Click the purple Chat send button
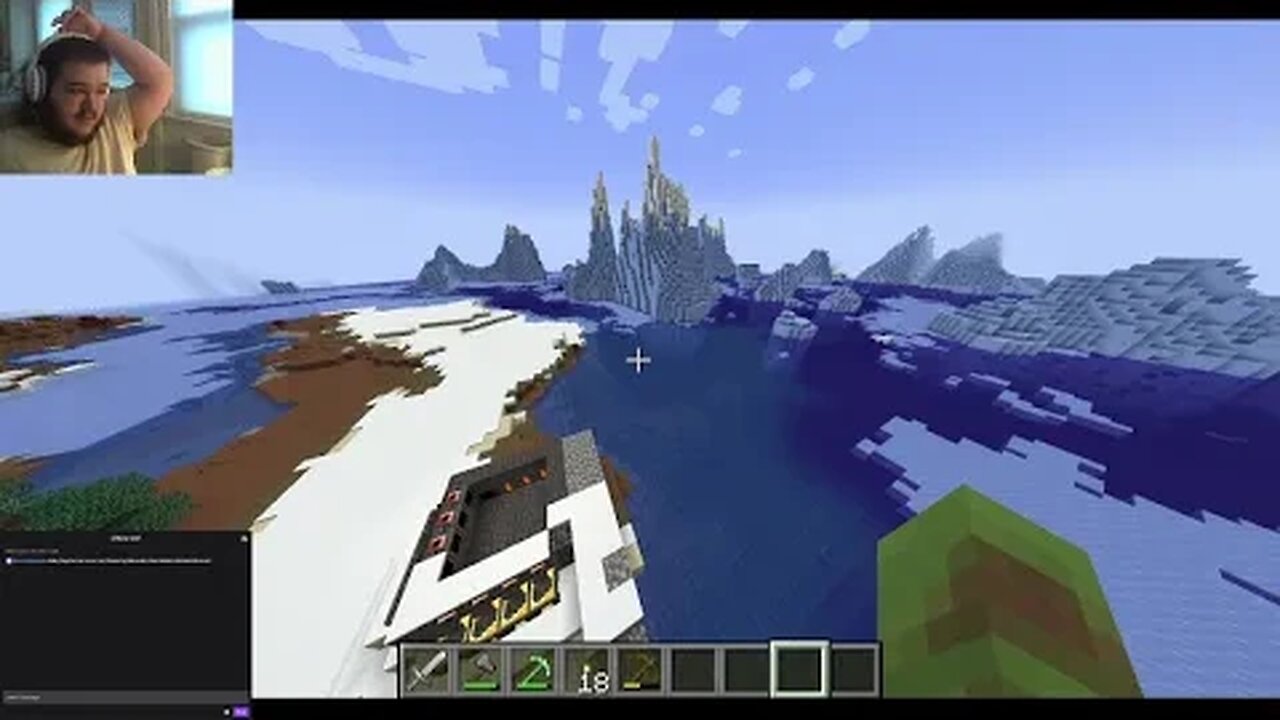 click(240, 711)
